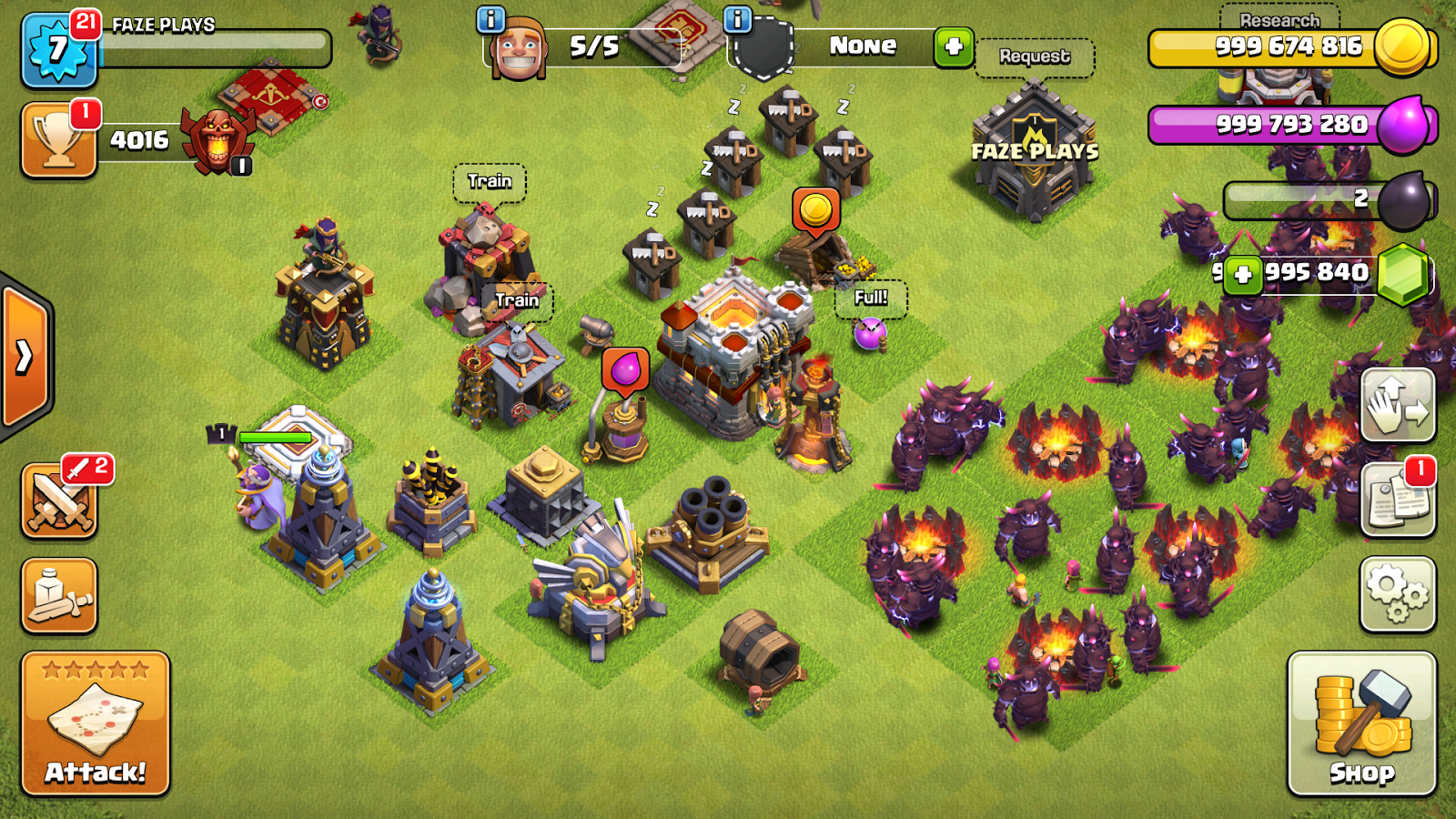1456x819 pixels.
Task: Tap the Full! army camp bubble
Action: 871,298
